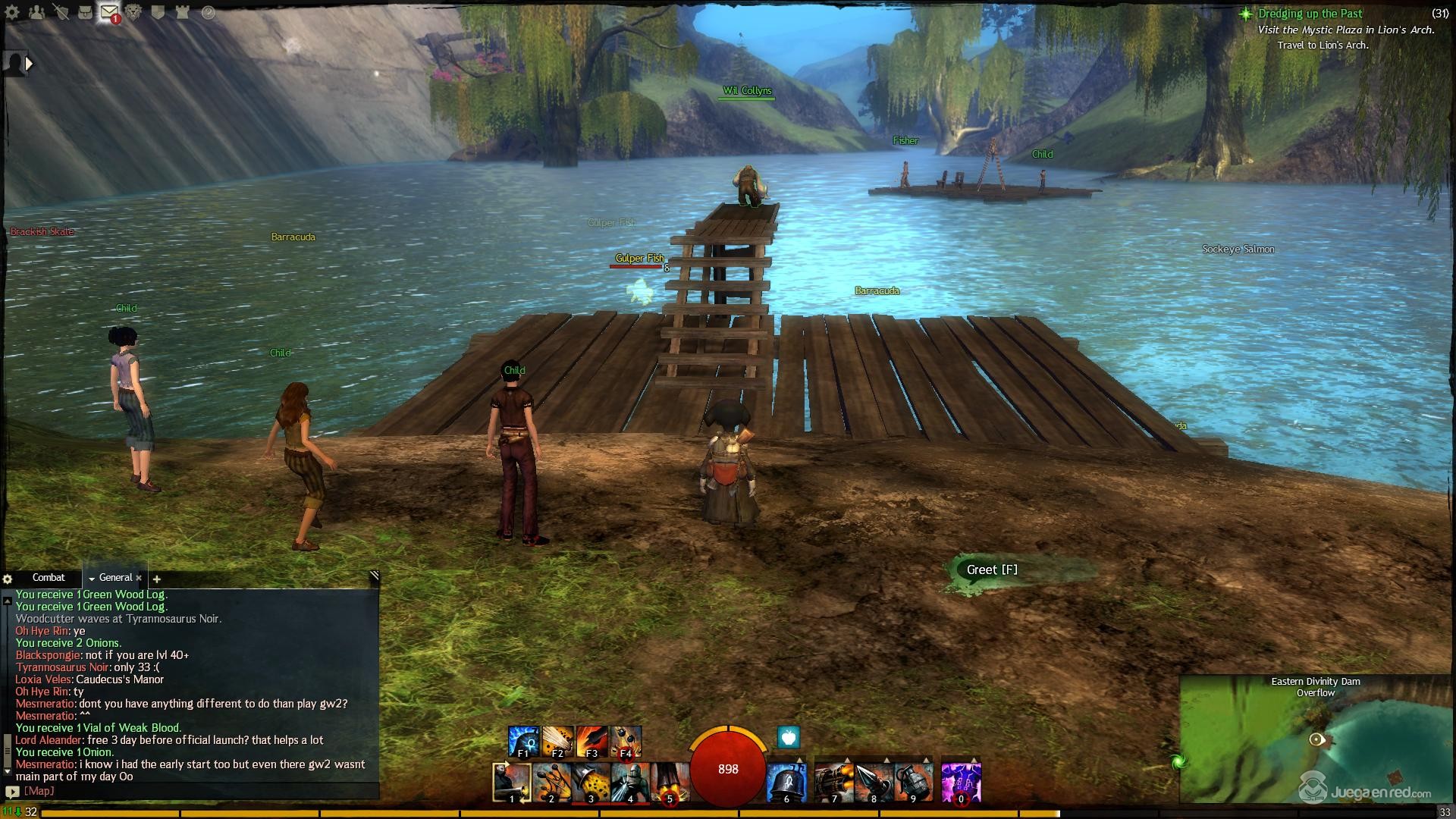1456x819 pixels.
Task: Open the contacts and friends panel
Action: (36, 12)
